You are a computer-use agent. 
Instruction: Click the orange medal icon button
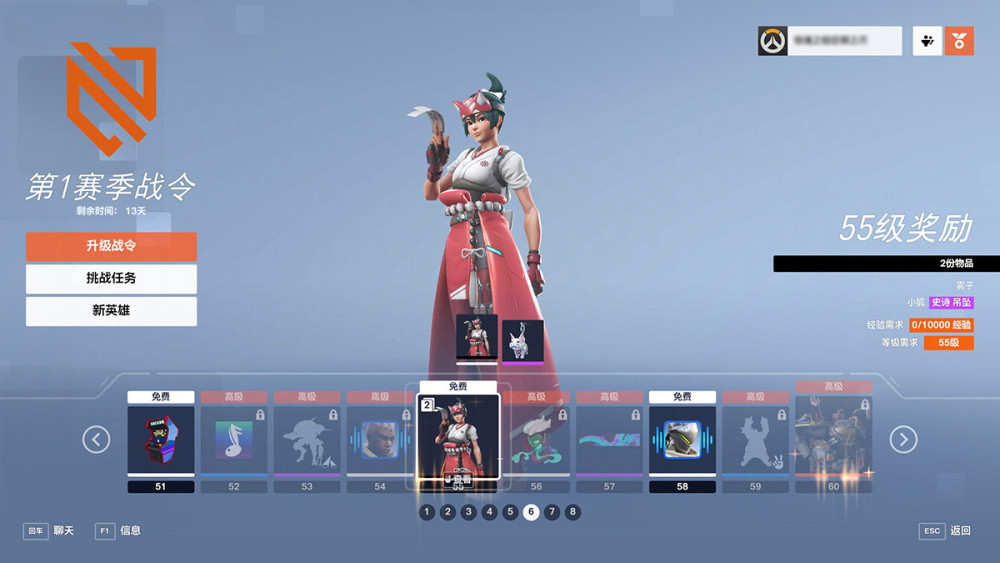coord(959,41)
